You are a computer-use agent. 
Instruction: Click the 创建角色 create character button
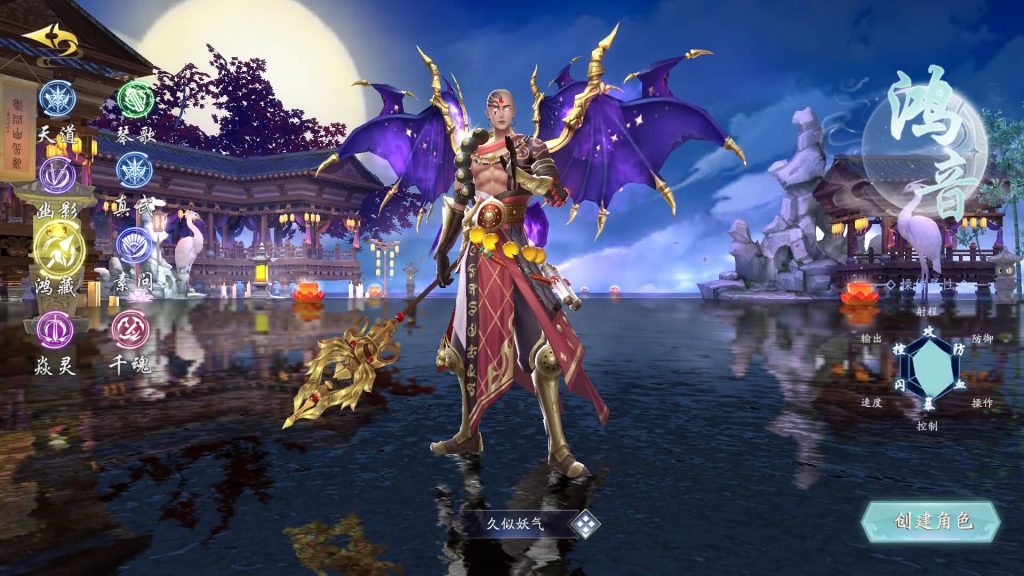(x=932, y=521)
